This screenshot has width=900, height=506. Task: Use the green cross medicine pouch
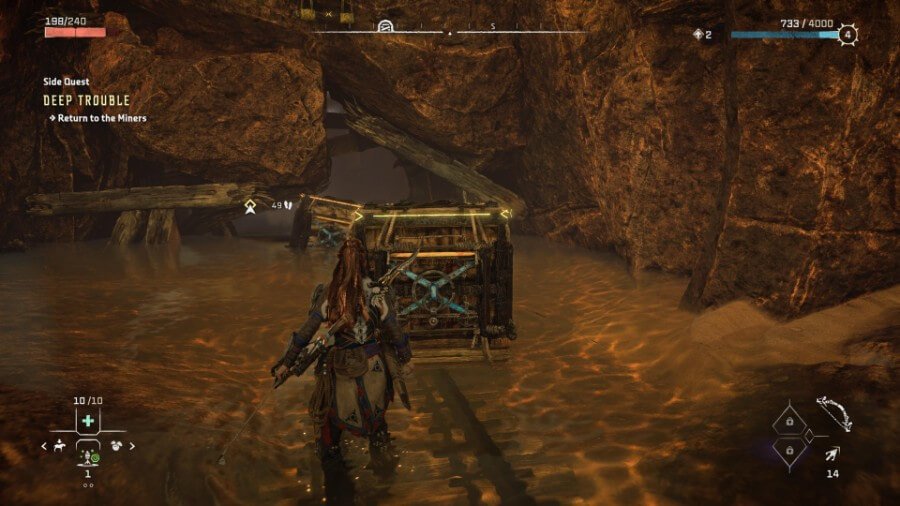pos(88,422)
